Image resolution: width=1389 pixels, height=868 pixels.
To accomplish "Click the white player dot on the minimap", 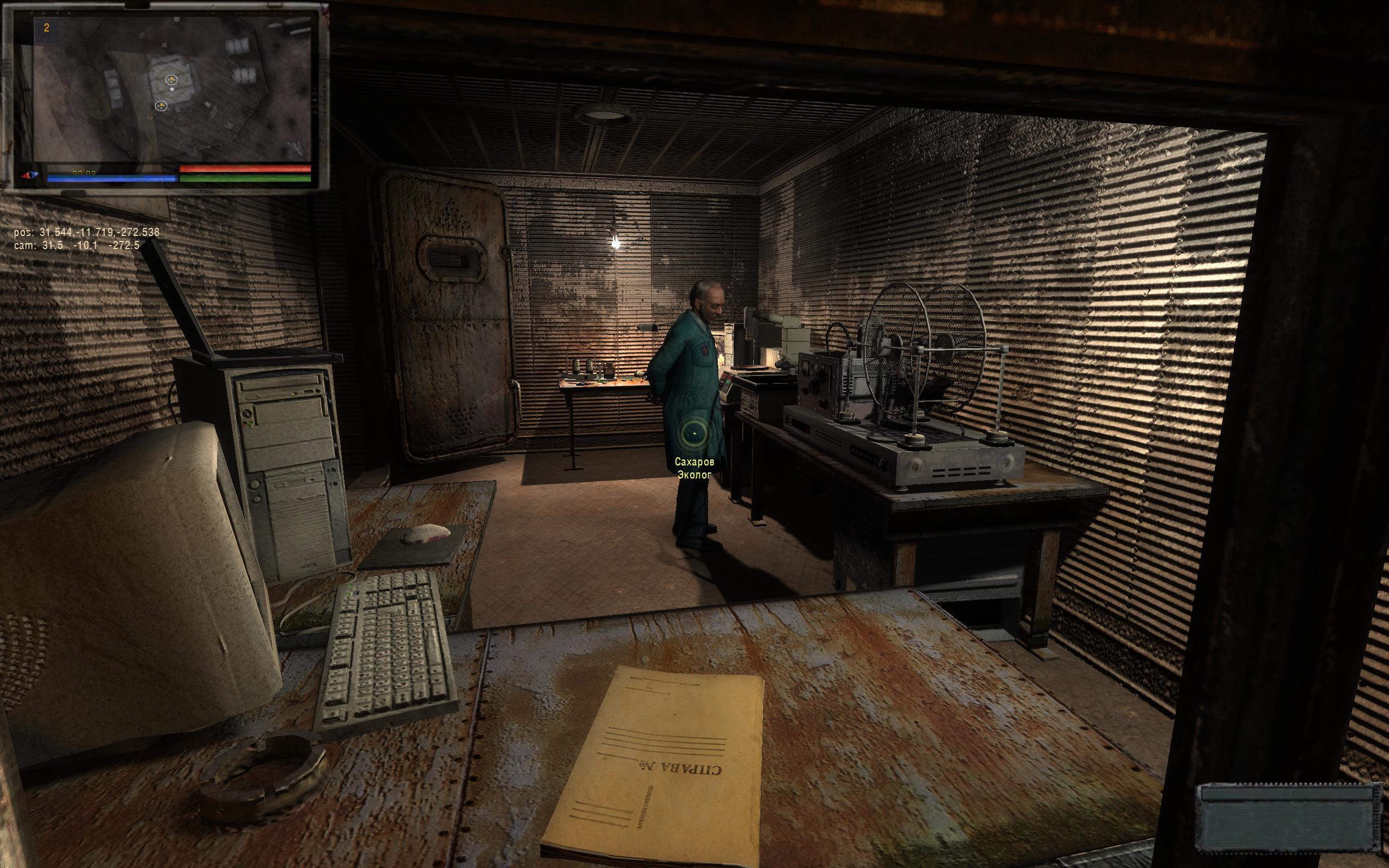I will point(171,90).
